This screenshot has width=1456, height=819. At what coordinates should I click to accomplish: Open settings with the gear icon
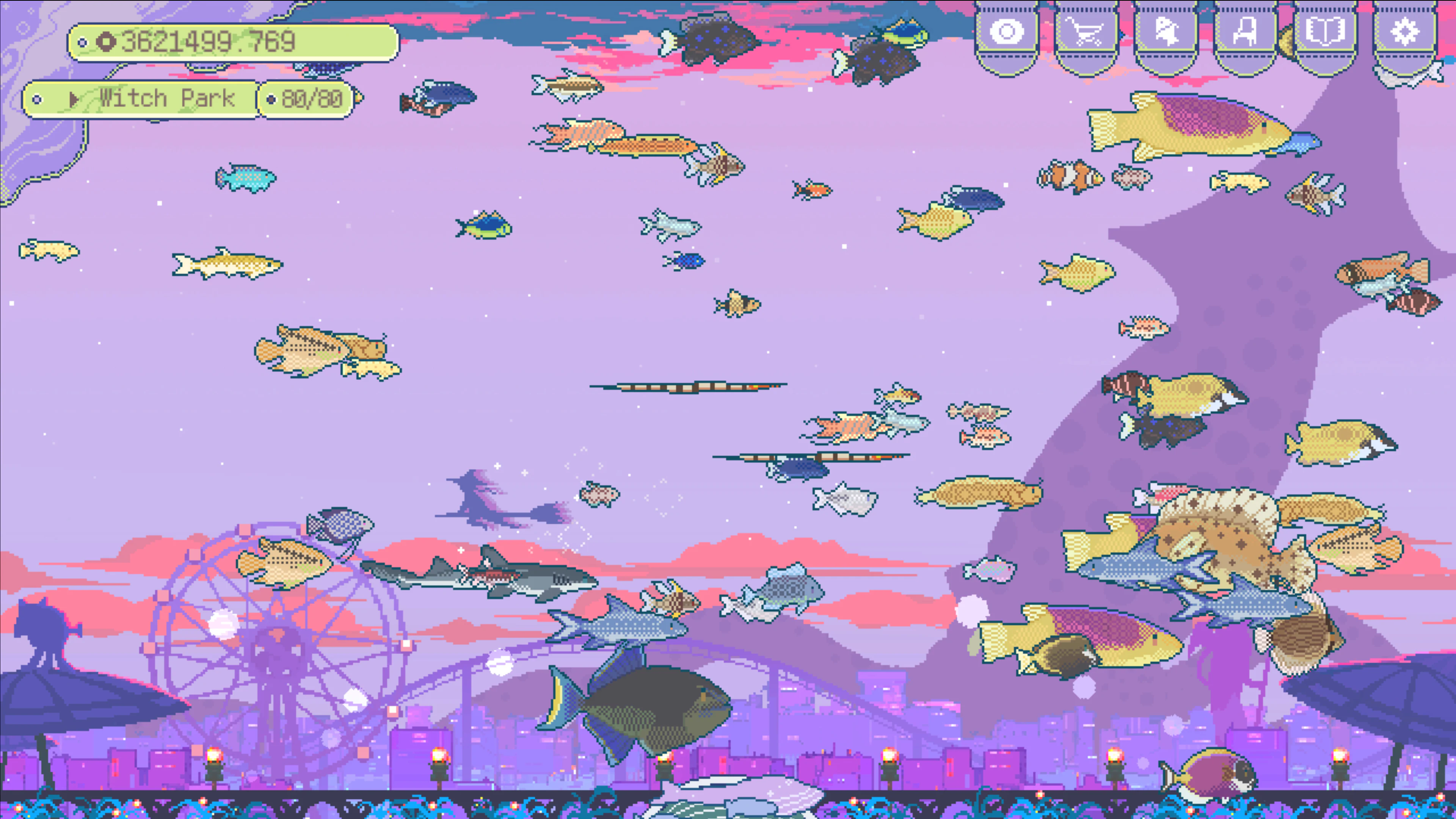click(1405, 32)
